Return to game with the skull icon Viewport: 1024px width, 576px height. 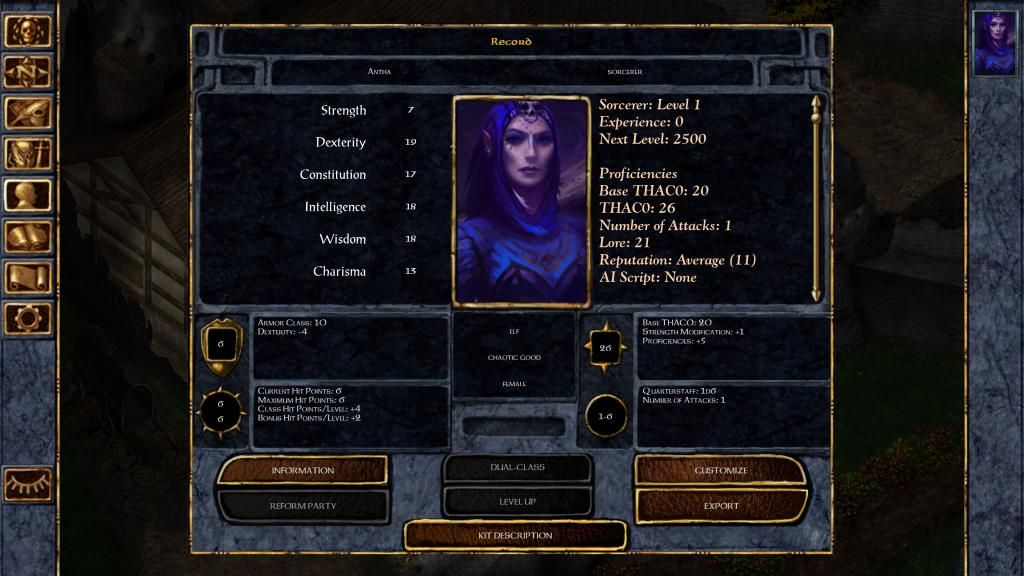click(x=28, y=31)
